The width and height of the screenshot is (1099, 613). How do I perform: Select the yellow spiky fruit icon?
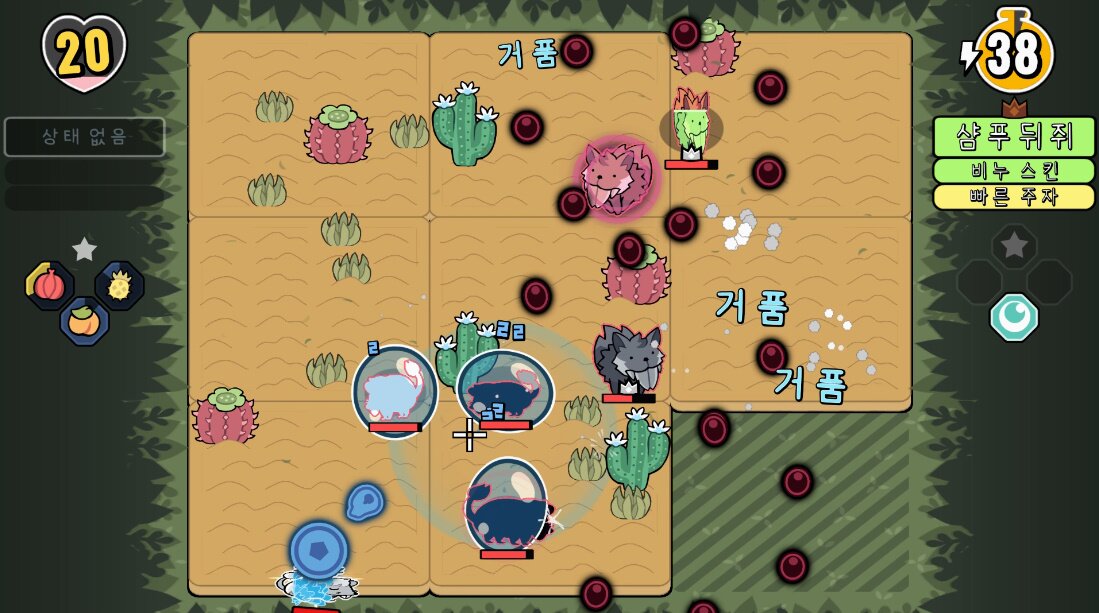tap(119, 286)
